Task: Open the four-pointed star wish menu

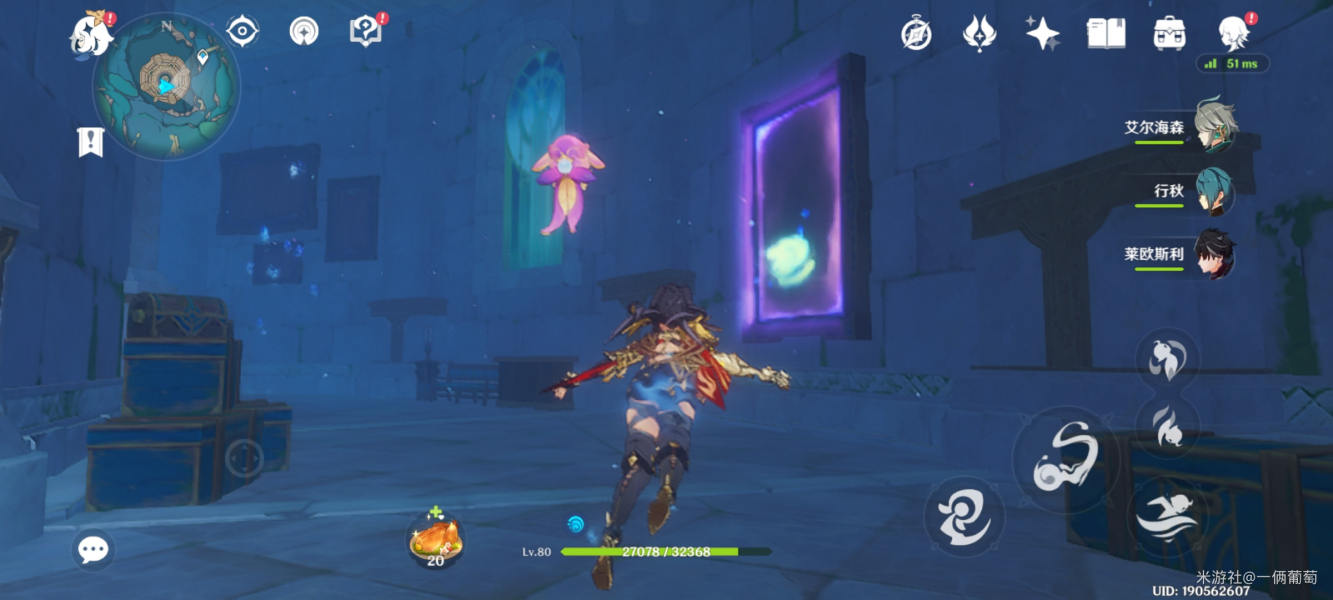Action: tap(1042, 35)
